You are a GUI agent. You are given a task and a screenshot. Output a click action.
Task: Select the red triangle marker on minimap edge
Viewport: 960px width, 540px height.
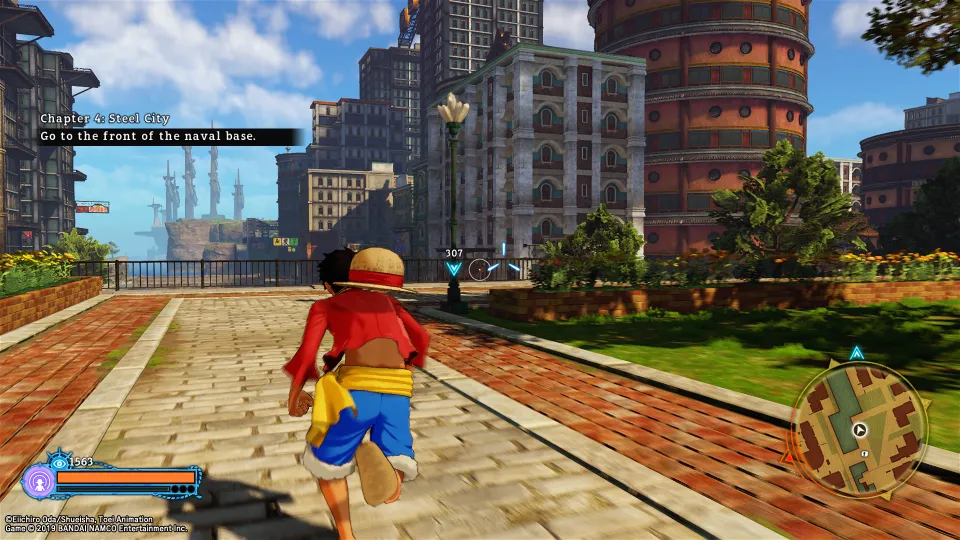point(789,458)
